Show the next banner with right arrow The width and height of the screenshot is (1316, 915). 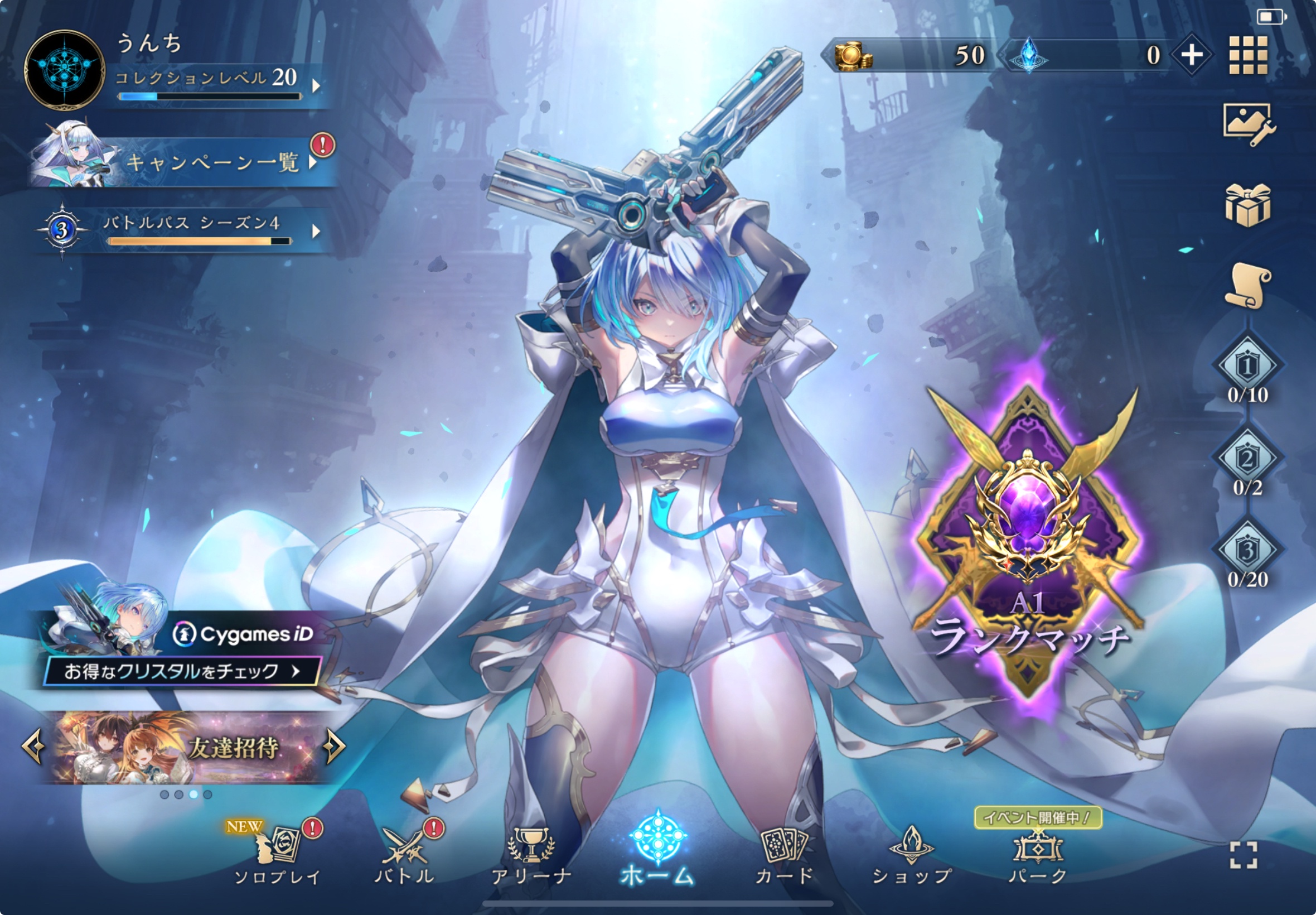pyautogui.click(x=335, y=747)
